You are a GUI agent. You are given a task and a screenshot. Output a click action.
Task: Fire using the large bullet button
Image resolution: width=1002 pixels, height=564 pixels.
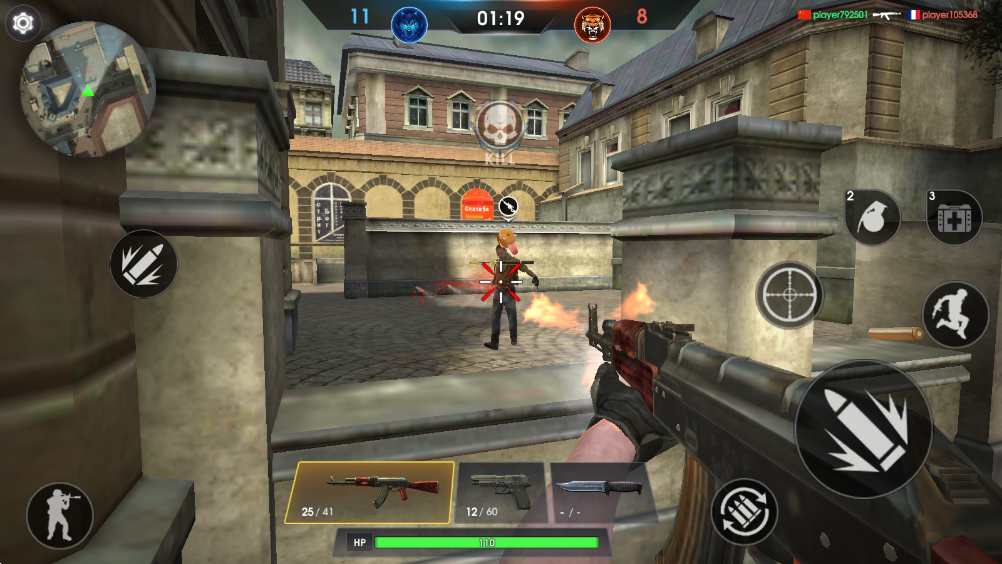pyautogui.click(x=863, y=429)
